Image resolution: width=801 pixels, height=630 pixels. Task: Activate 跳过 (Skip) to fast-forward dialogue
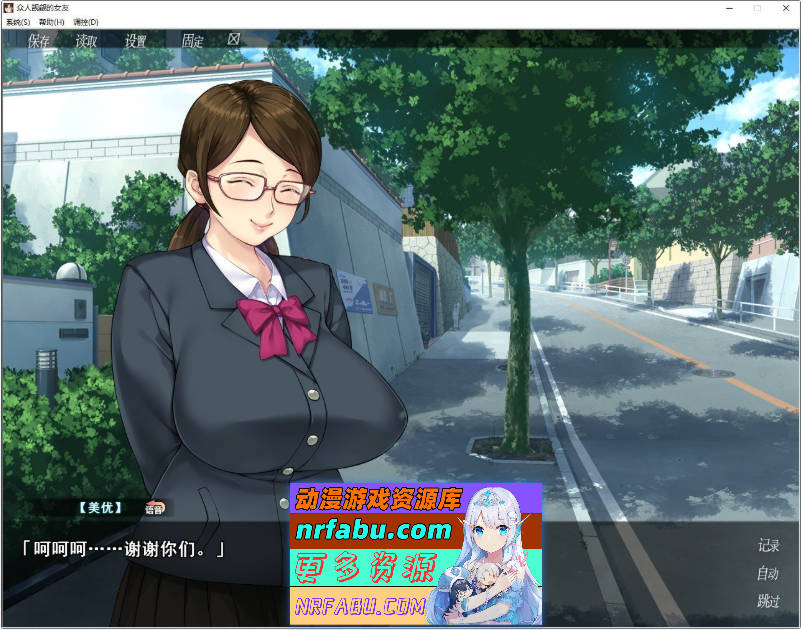[768, 602]
